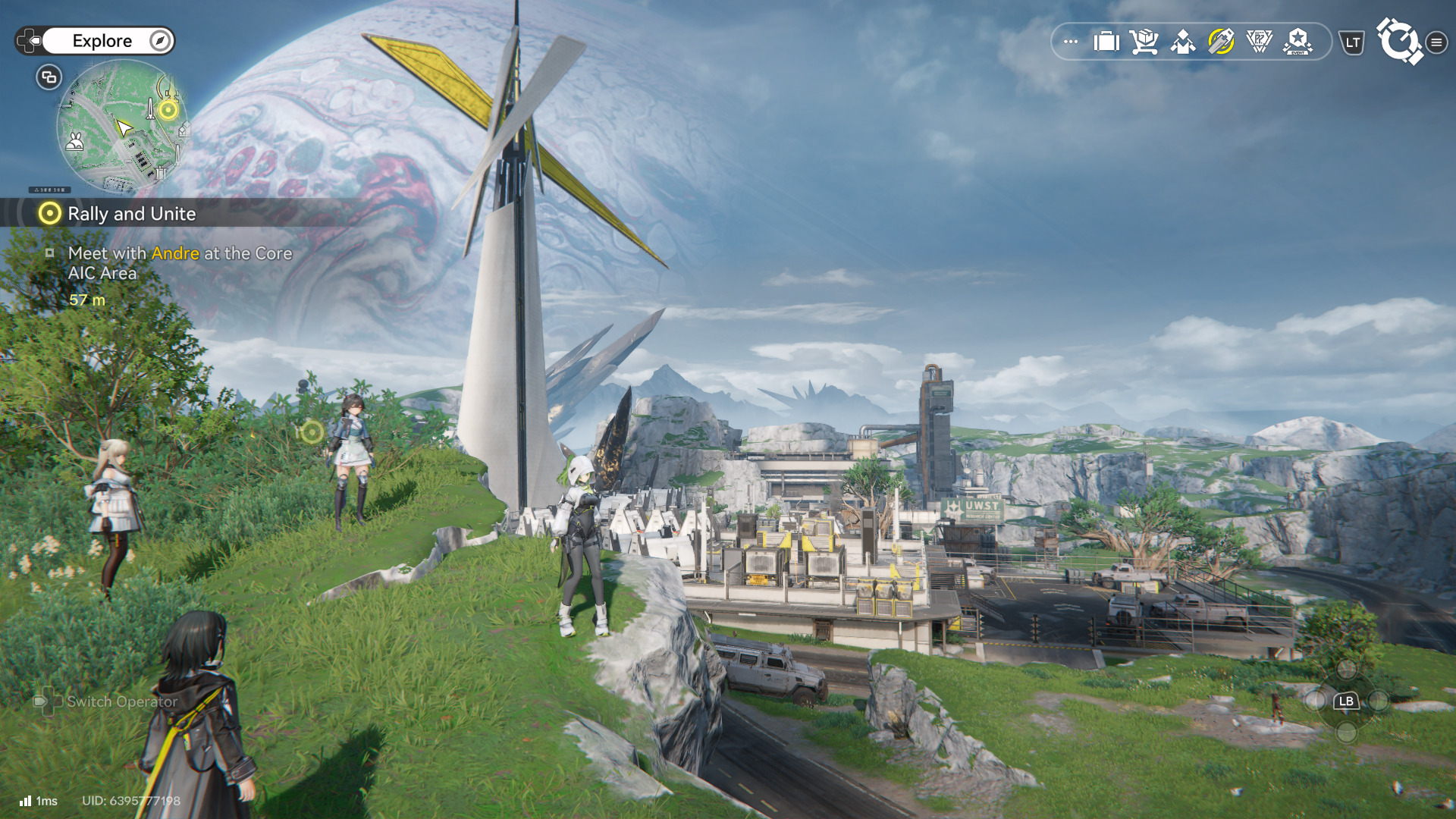The image size is (1456, 819).
Task: Select the Operators character icon
Action: (1182, 42)
